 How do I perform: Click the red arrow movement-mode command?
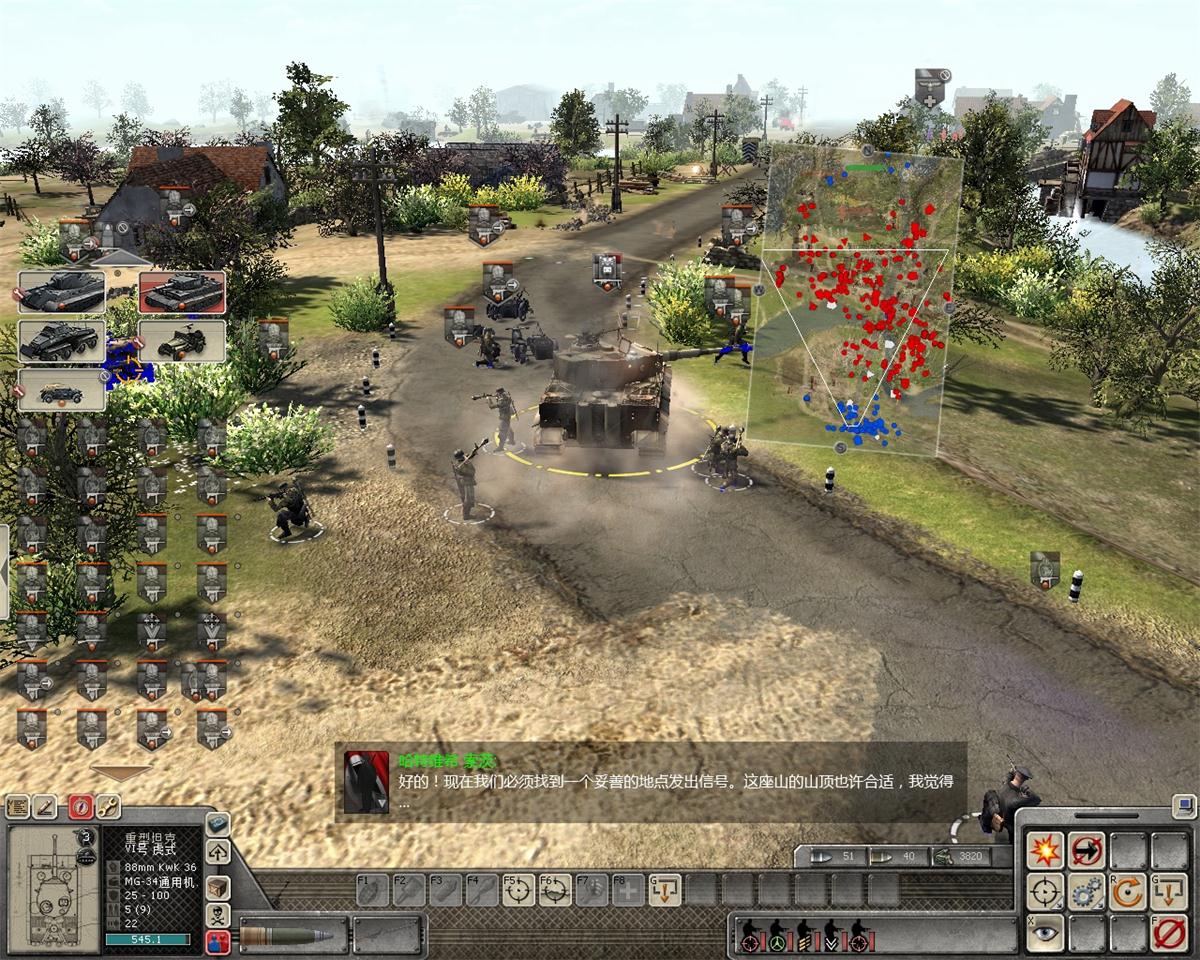coord(1086,851)
